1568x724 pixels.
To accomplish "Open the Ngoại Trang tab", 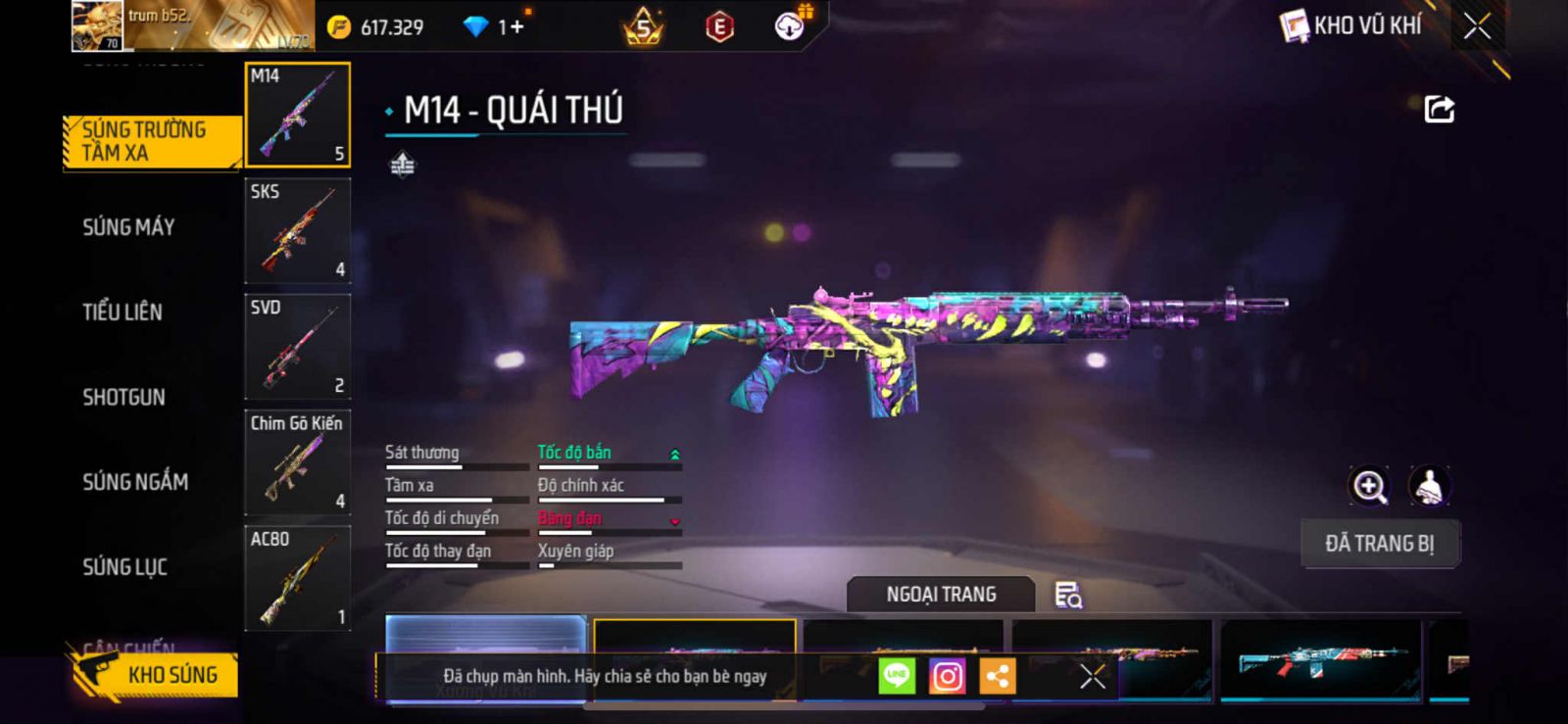I will point(941,595).
